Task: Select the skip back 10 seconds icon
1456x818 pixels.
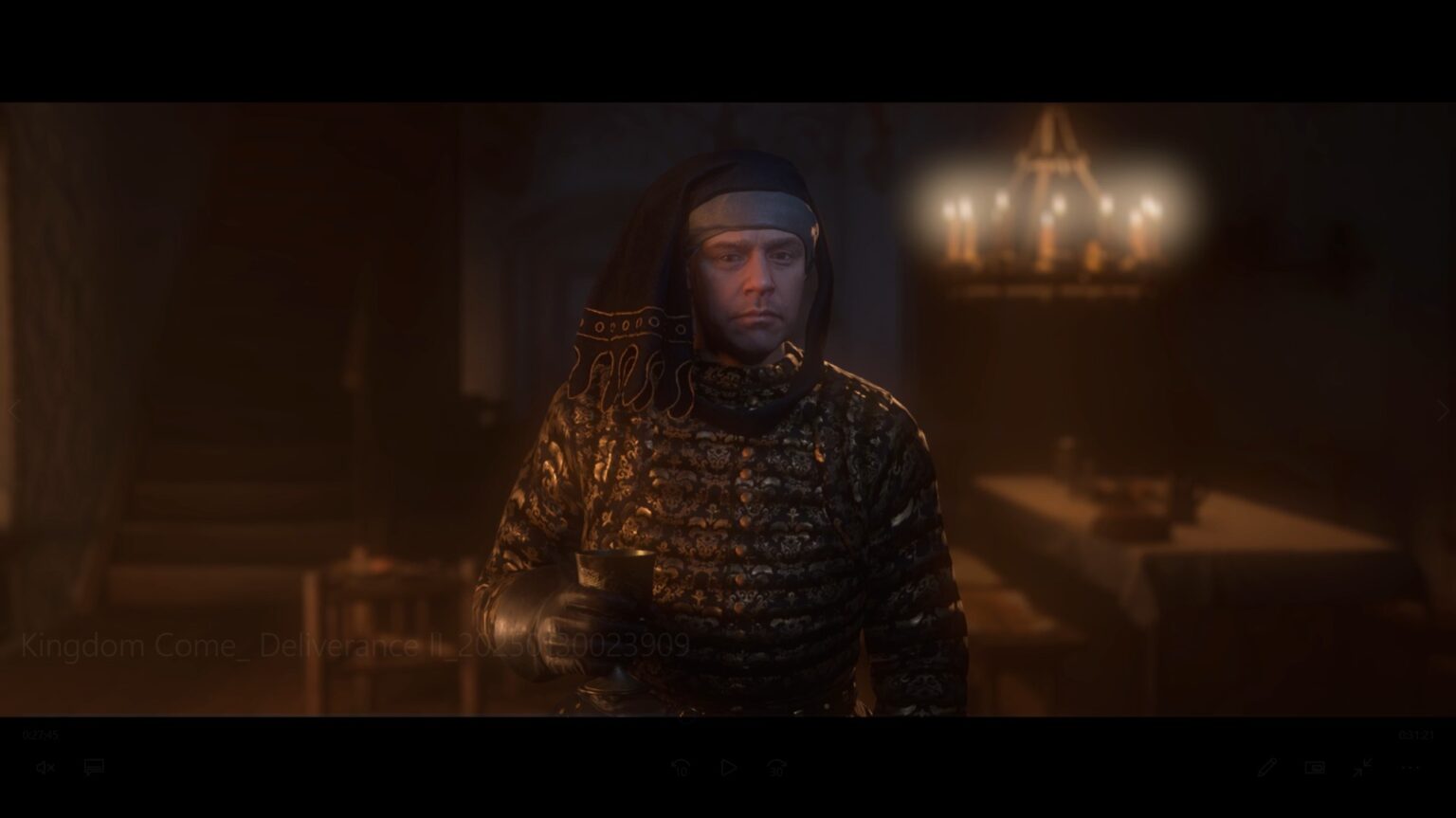Action: [679, 769]
